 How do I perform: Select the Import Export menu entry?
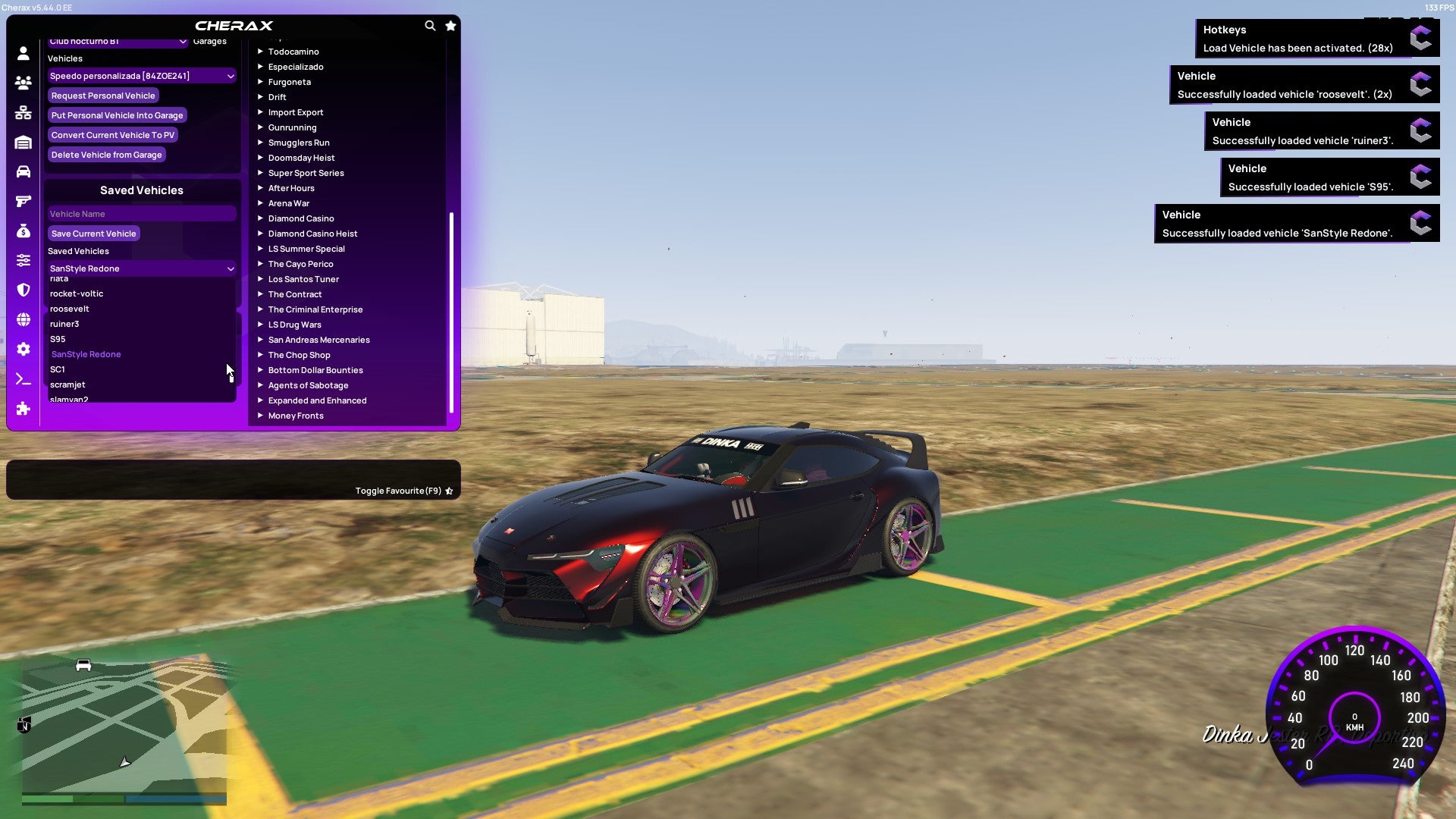pos(296,112)
